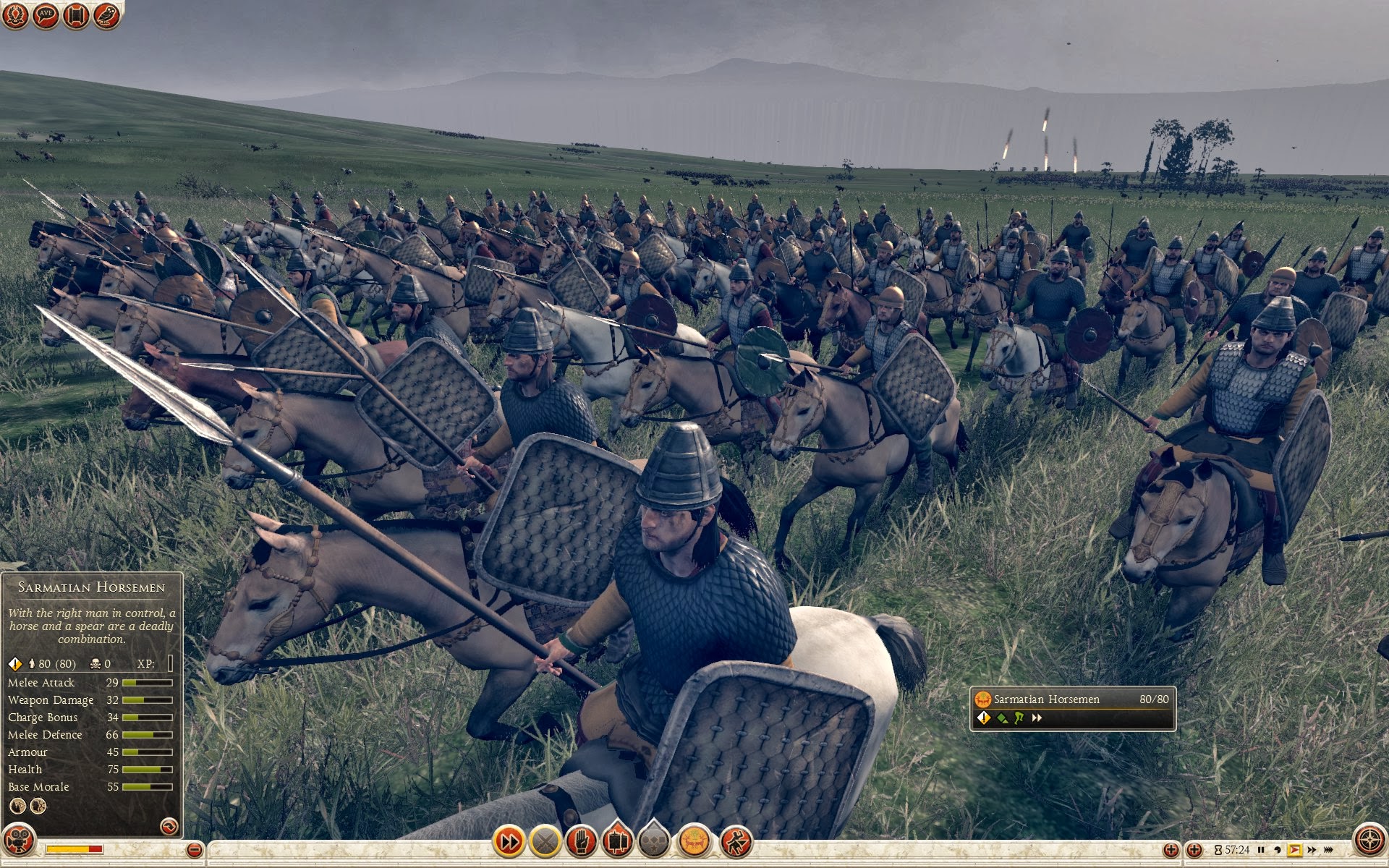Click the raised hand halt button
The width and height of the screenshot is (1389, 868).
[x=581, y=841]
